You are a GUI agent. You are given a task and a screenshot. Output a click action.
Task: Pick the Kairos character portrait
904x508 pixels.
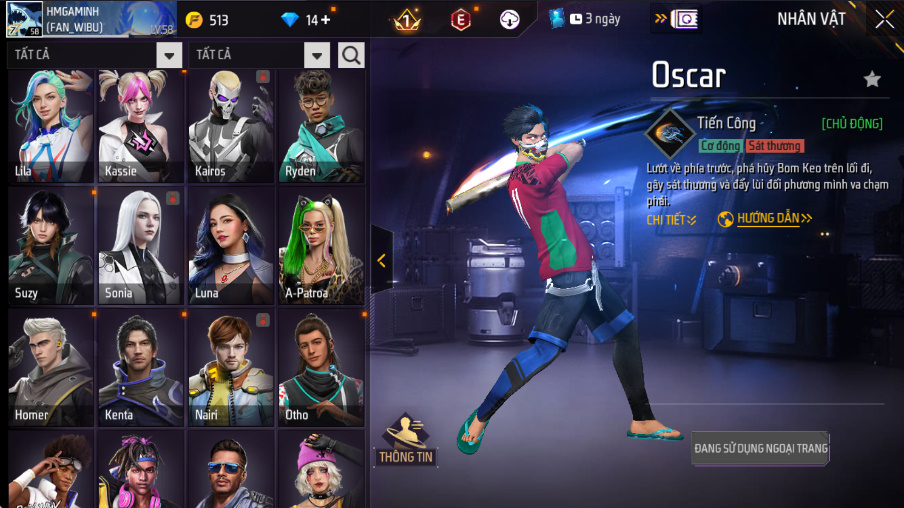point(231,125)
